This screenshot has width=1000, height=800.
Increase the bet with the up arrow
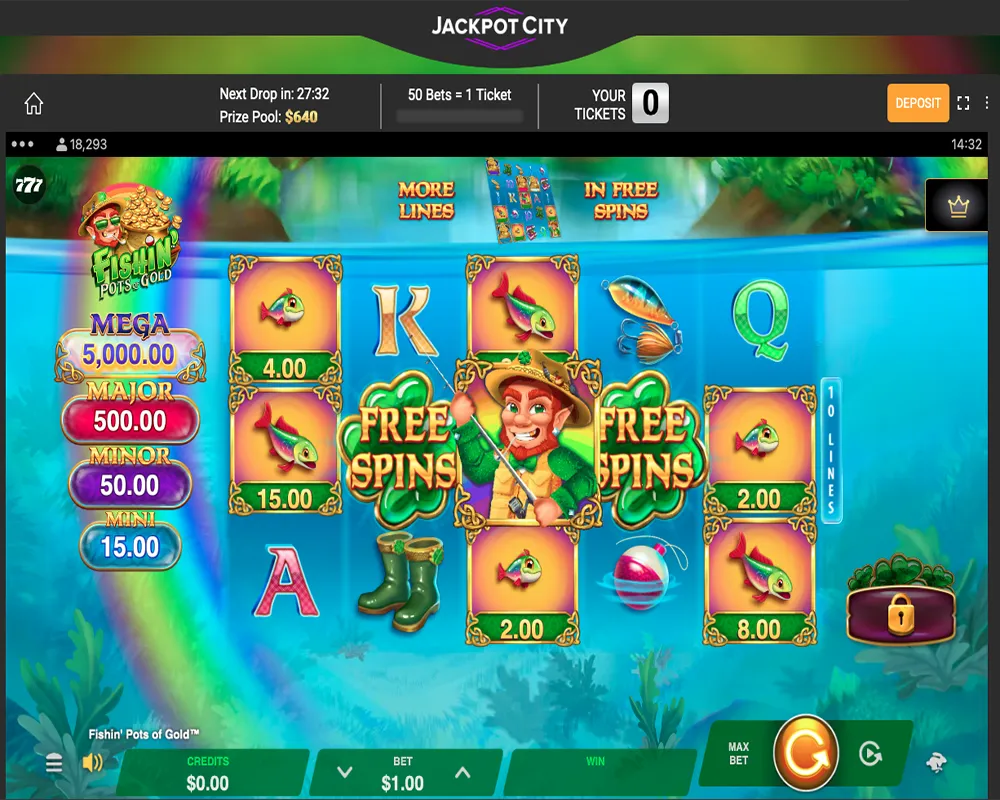pos(462,772)
